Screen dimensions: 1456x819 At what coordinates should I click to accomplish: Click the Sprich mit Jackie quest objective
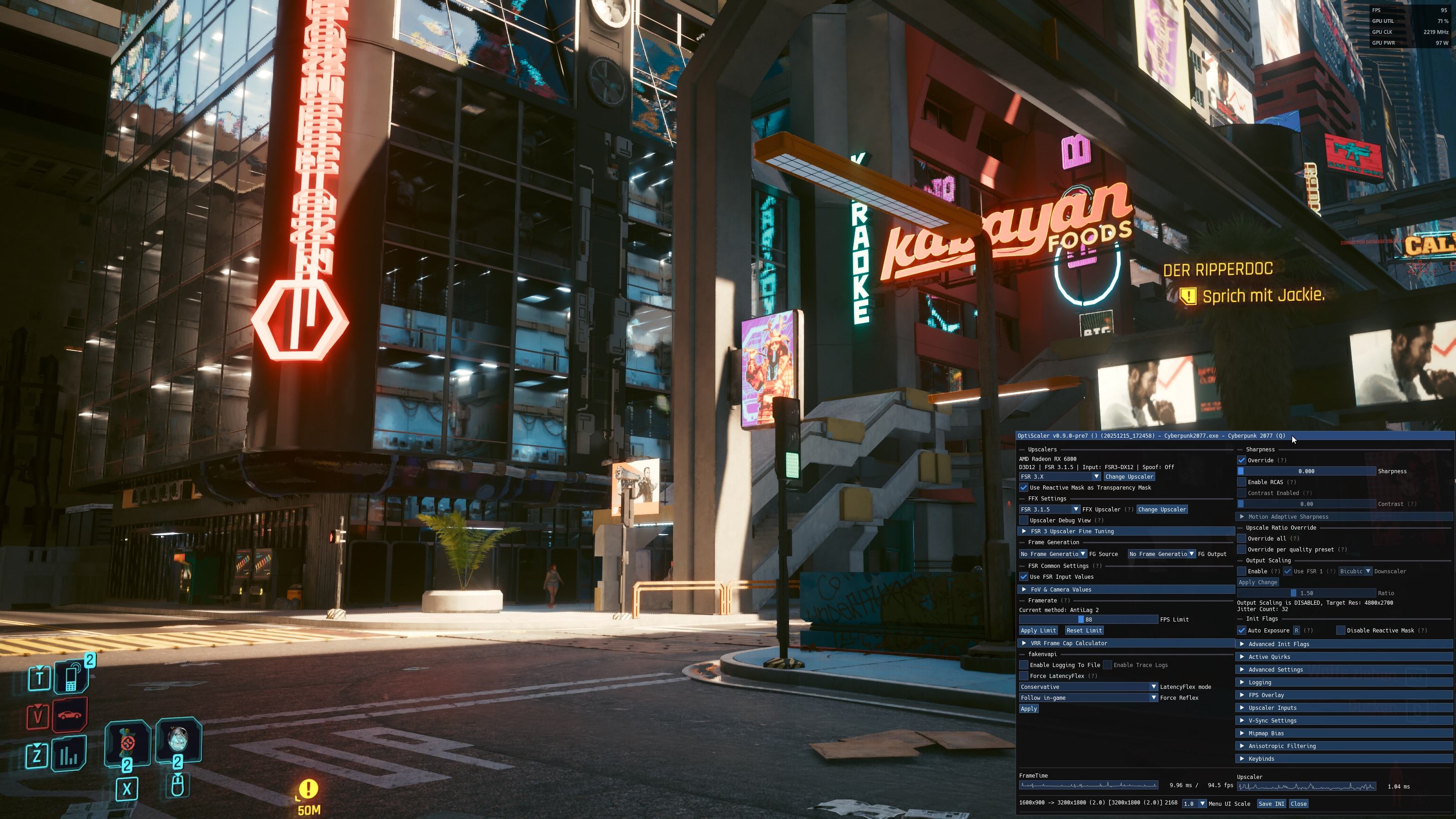(1263, 296)
